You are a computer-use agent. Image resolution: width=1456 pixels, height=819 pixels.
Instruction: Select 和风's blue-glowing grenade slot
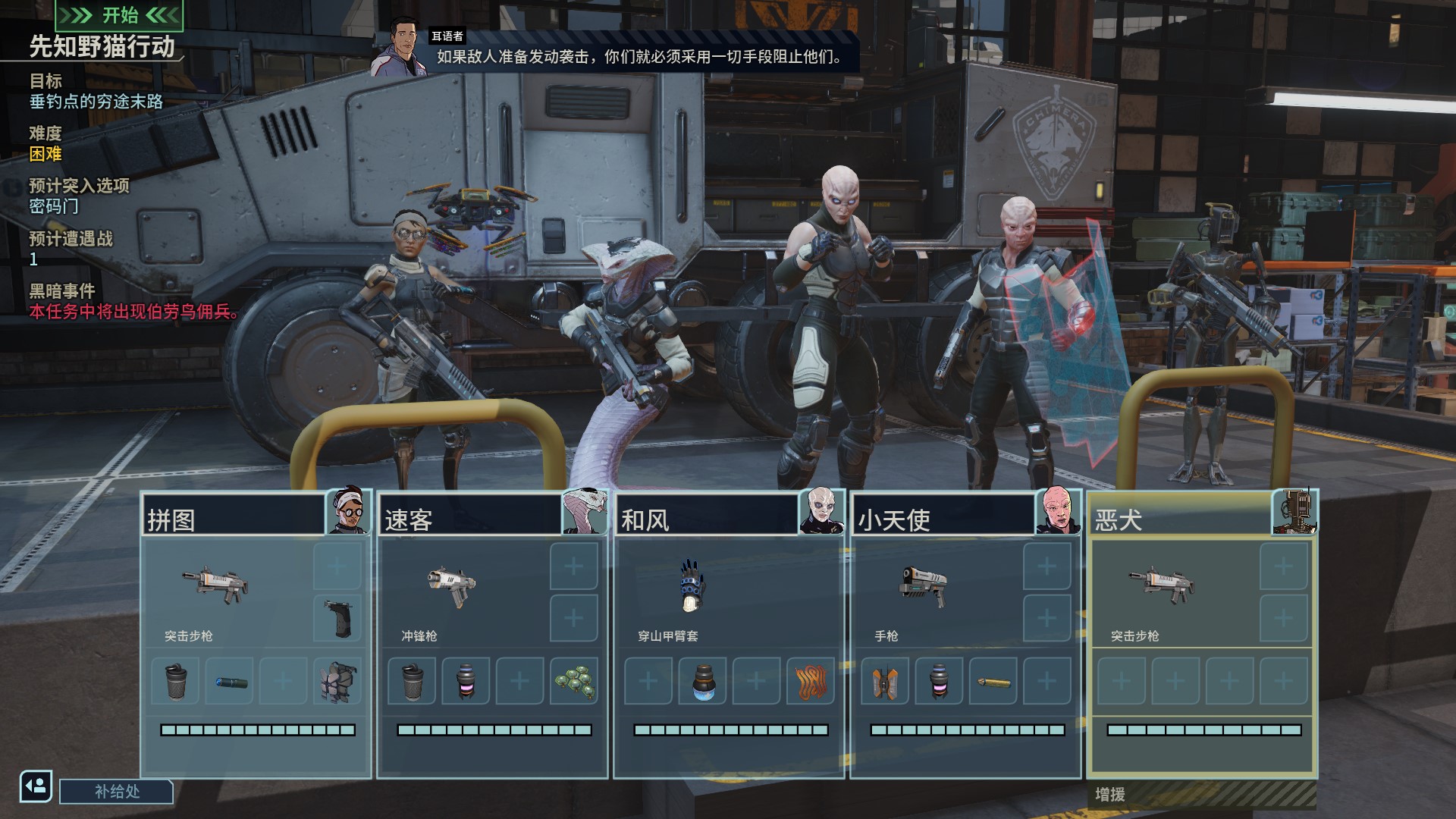pos(702,681)
